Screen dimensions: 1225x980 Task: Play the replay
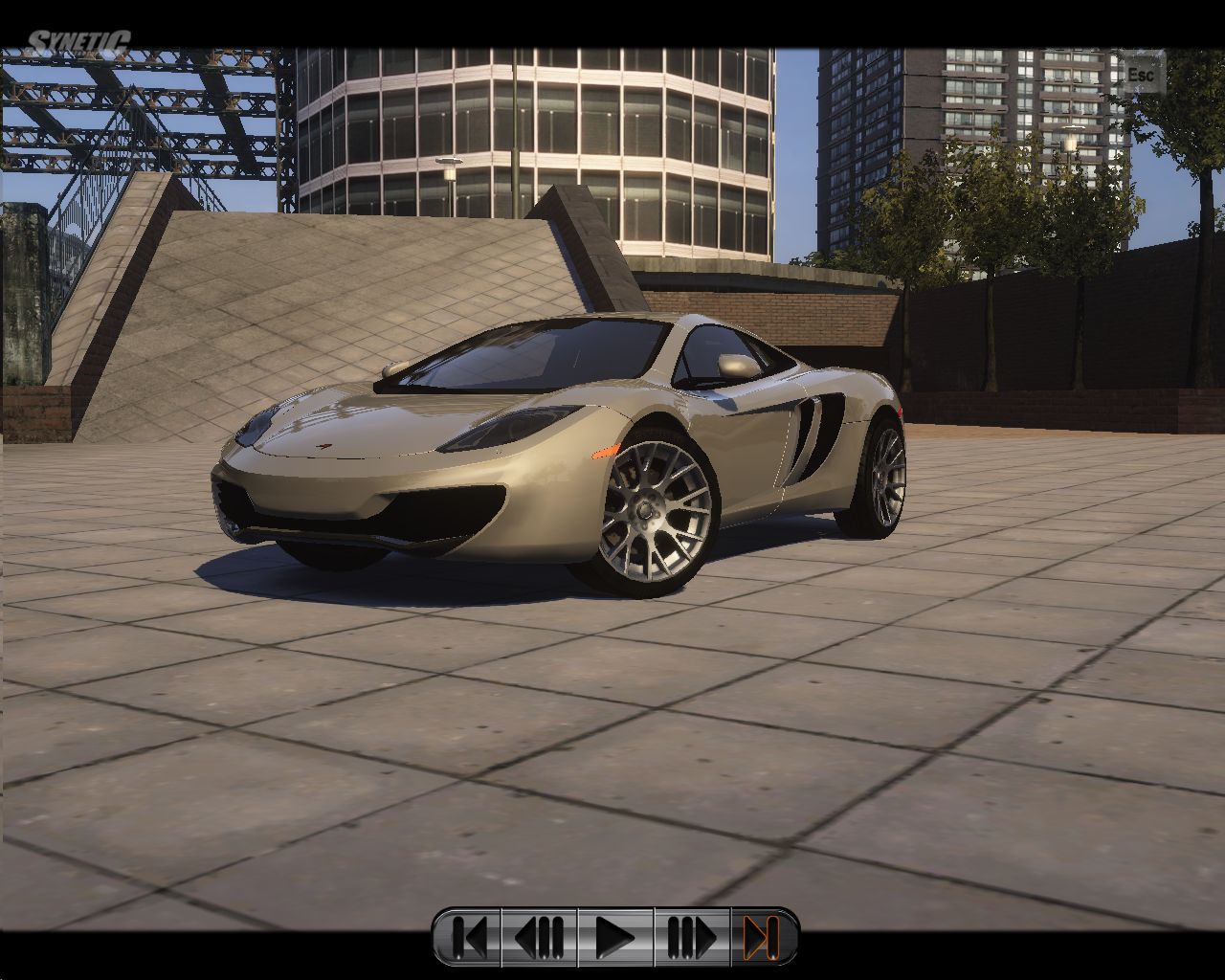coord(614,937)
